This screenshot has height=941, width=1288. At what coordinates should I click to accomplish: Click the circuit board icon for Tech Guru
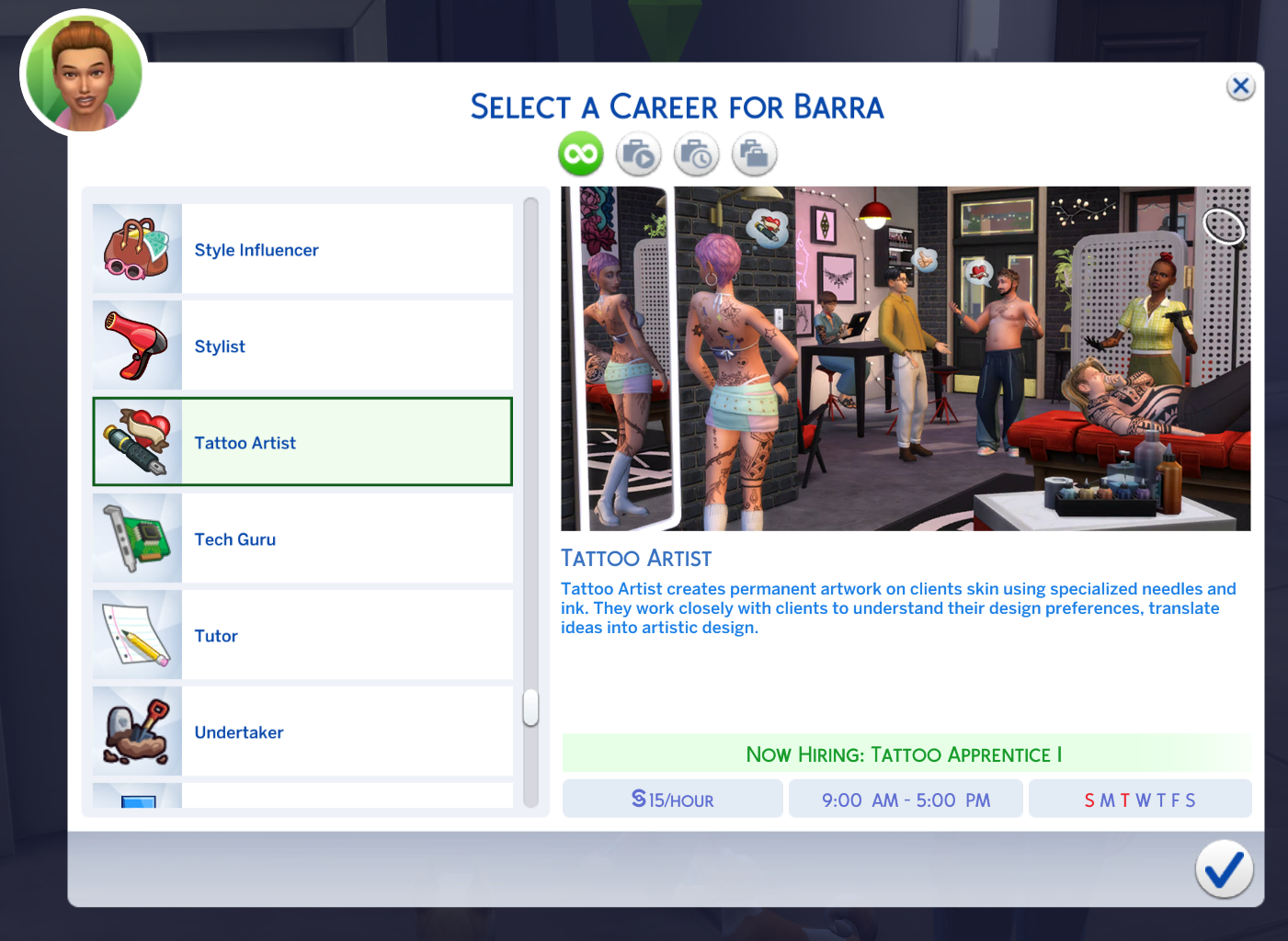coord(136,539)
